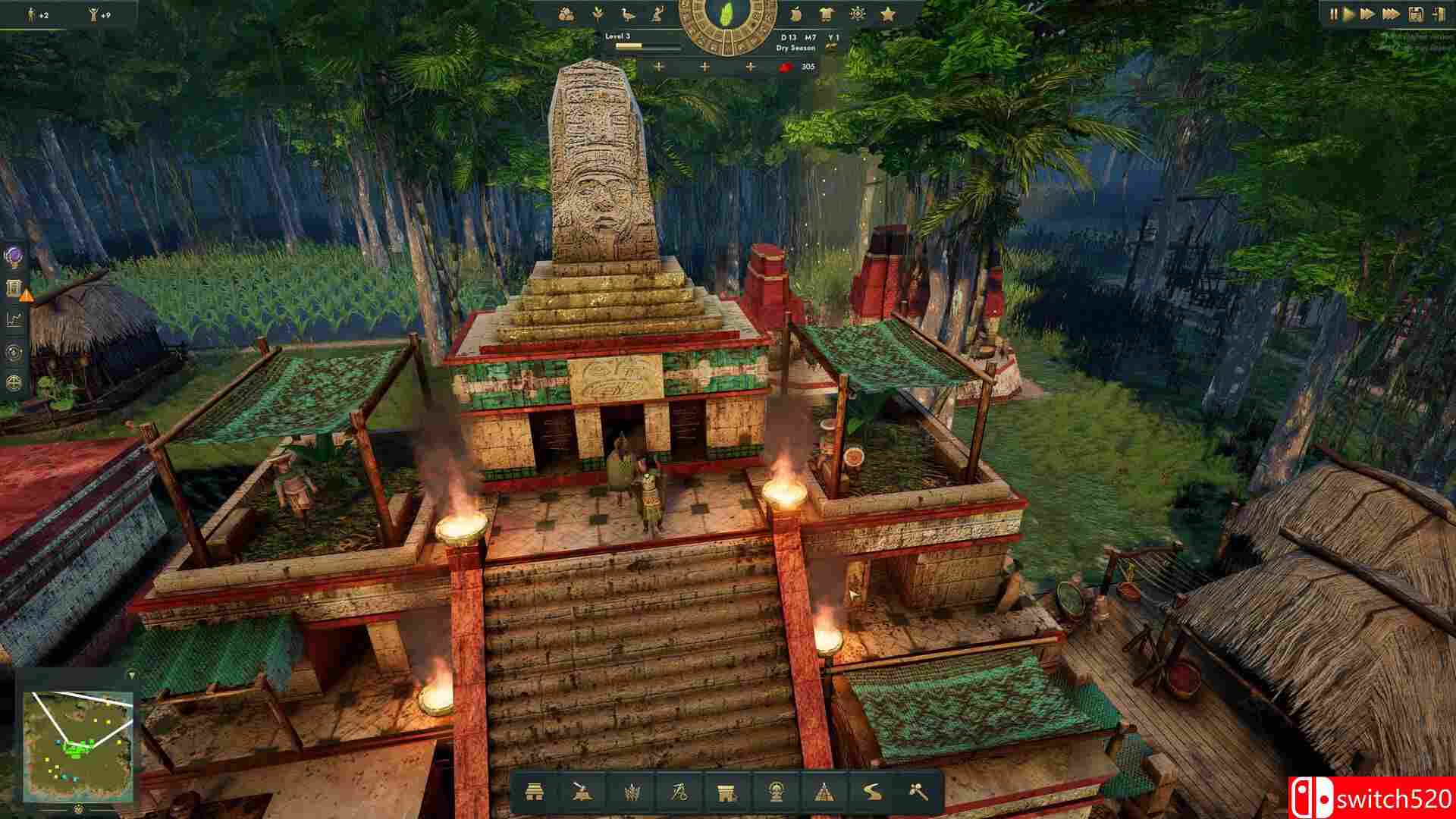The width and height of the screenshot is (1456, 819).
Task: Select the dwelling building category
Action: click(535, 792)
